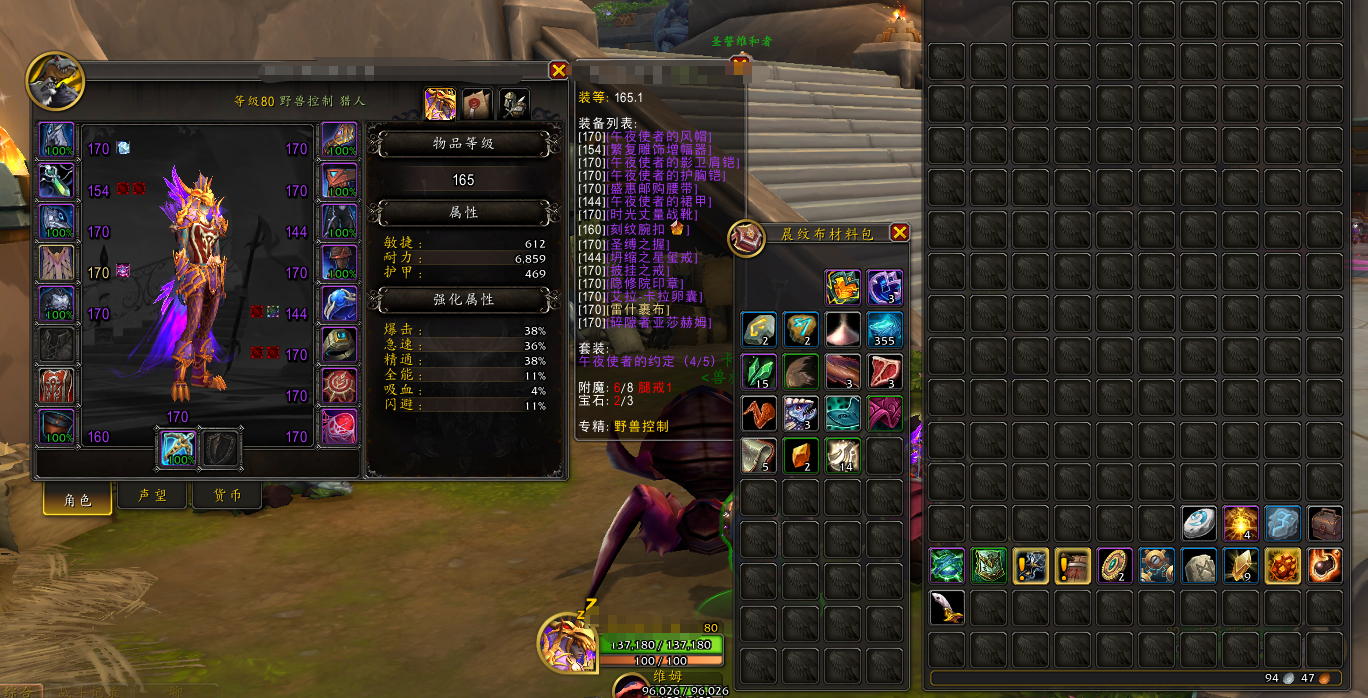Select the 角色 character tab

point(77,499)
